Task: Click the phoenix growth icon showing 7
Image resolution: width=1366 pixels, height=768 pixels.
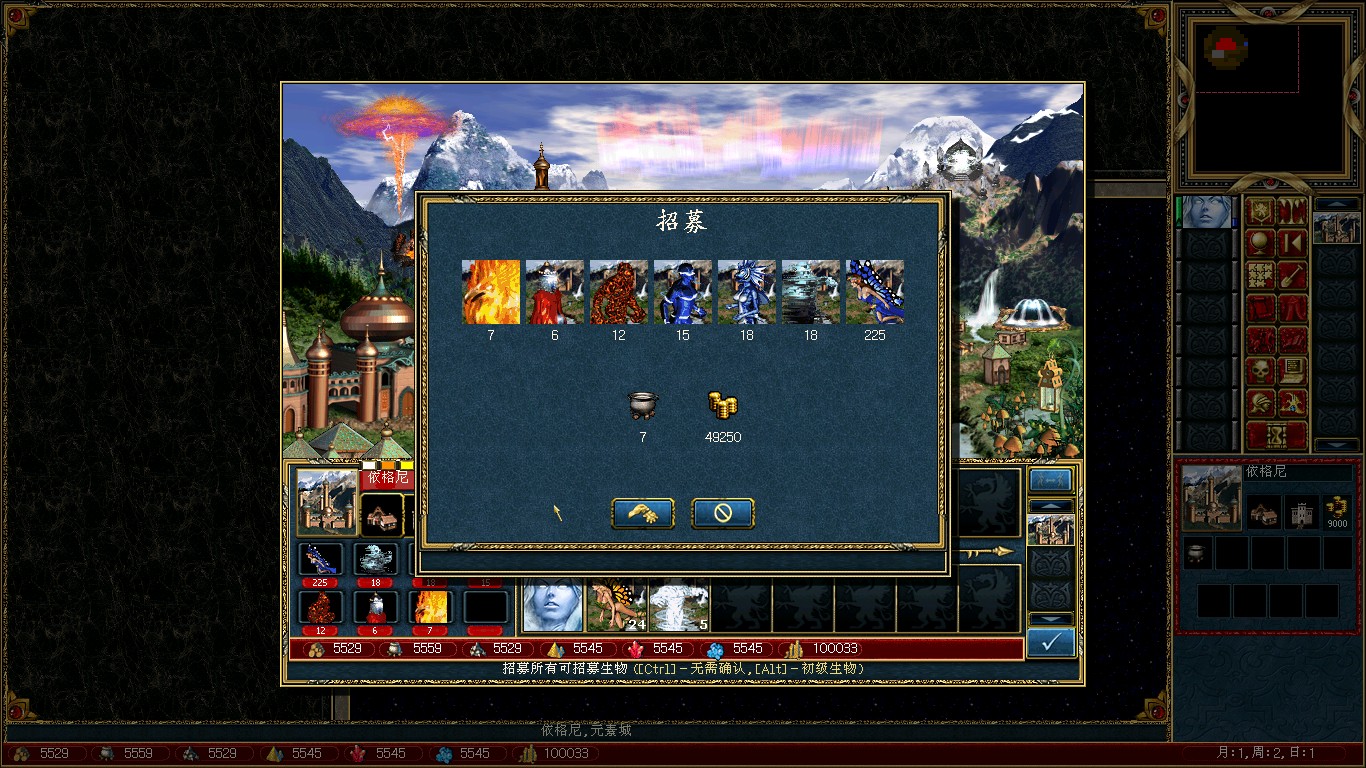Action: tap(431, 606)
